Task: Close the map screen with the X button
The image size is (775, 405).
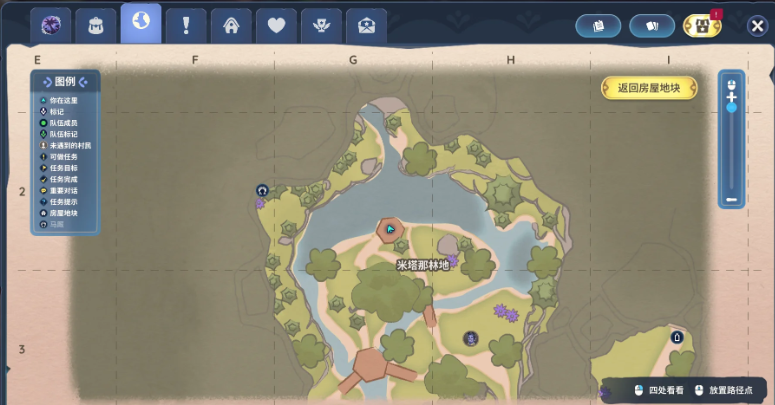Action: pyautogui.click(x=757, y=26)
